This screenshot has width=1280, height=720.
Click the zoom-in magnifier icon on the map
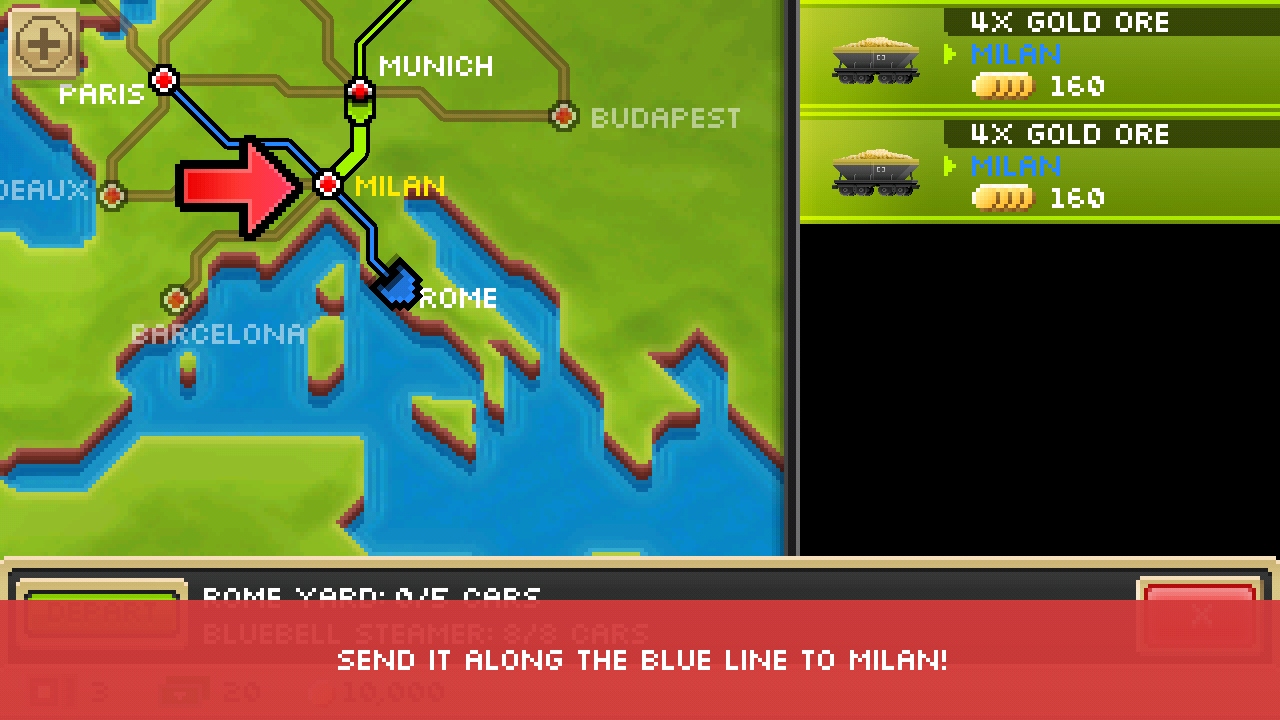coord(42,42)
